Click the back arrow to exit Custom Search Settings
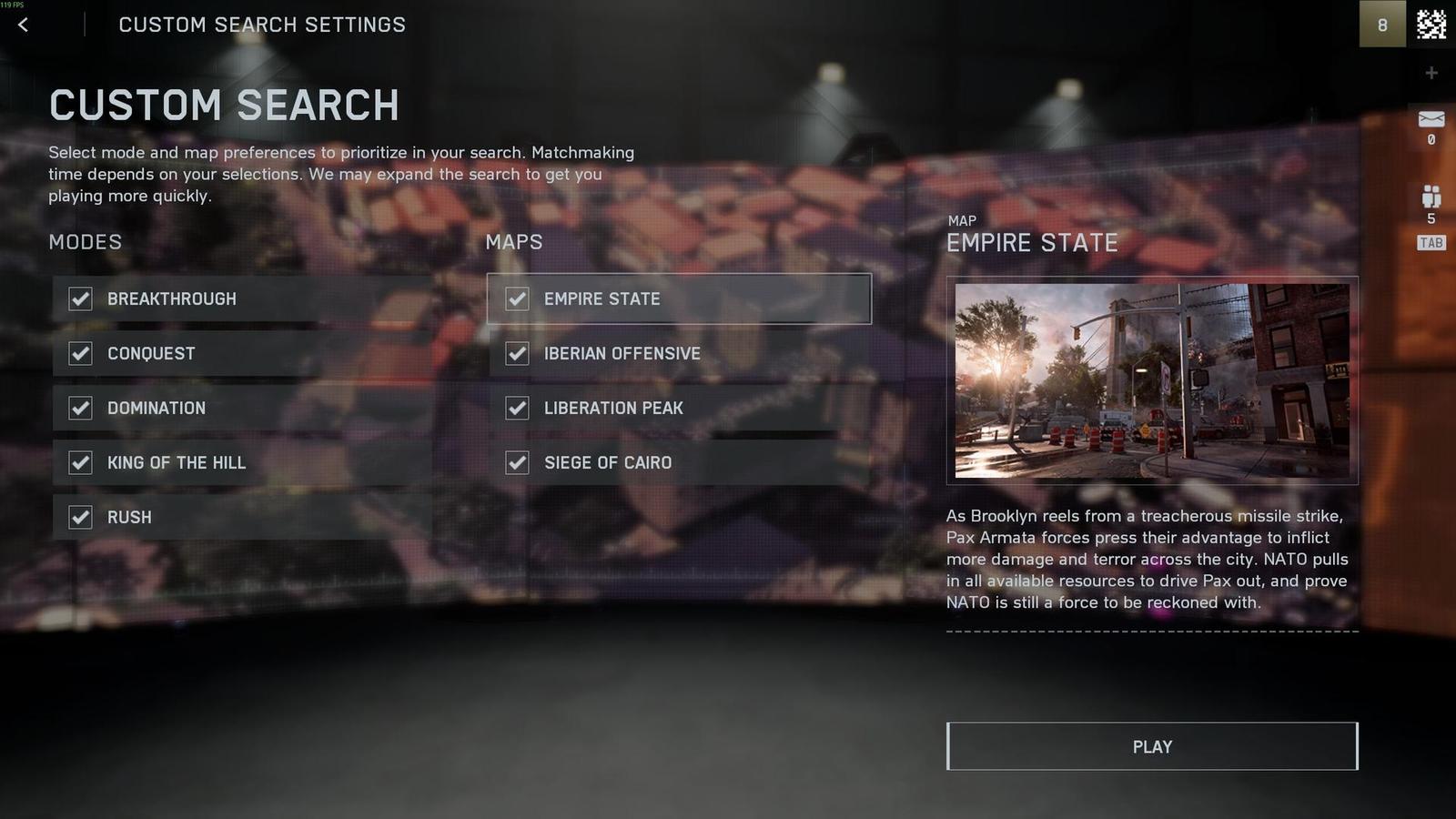1456x819 pixels. tap(22, 25)
